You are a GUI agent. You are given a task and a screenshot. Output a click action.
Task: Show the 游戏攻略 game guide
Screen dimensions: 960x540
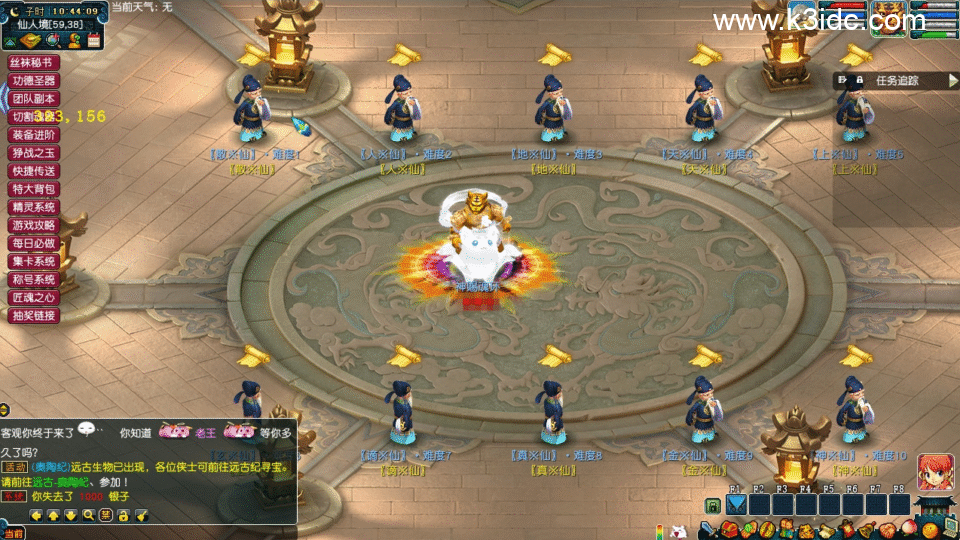click(35, 225)
